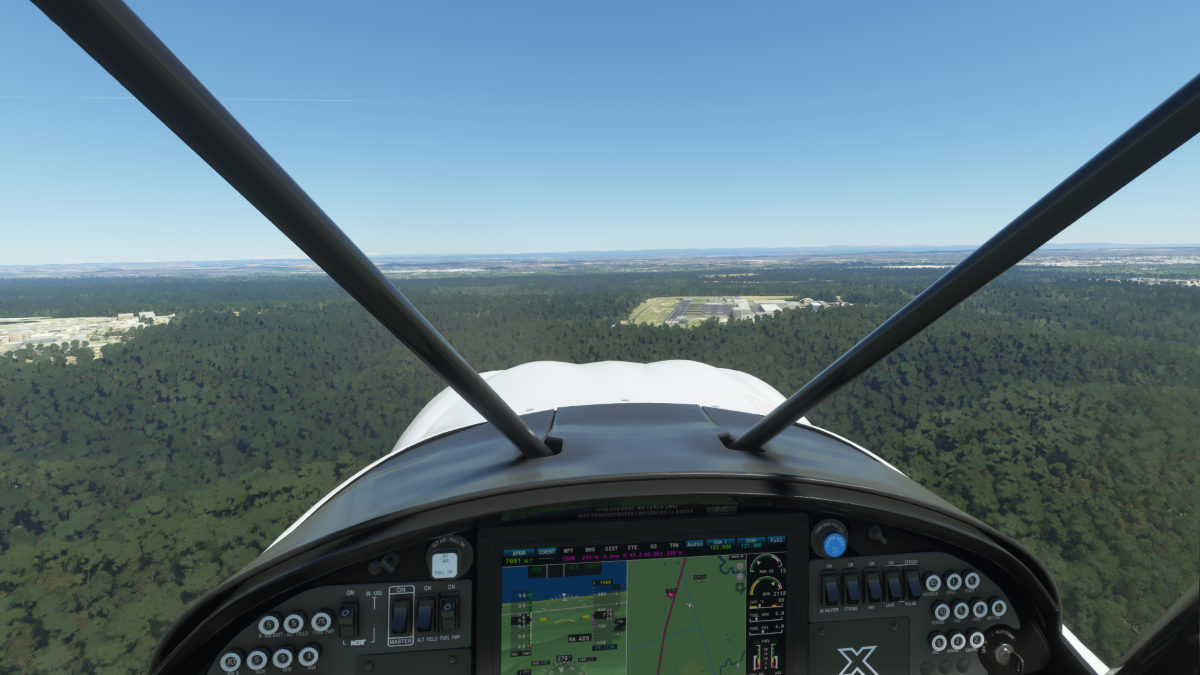Pull the ALT AIR knob
The width and height of the screenshot is (1200, 675).
(x=445, y=564)
